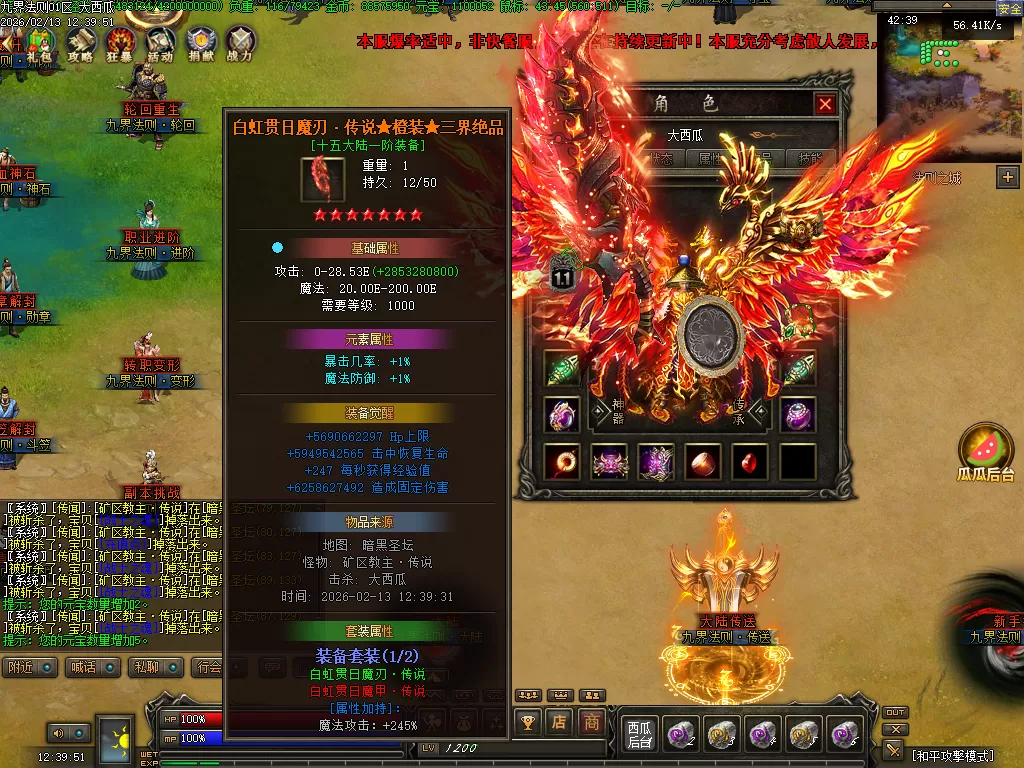1024x768 pixels.
Task: Open the 商 shop button
Action: [x=592, y=721]
